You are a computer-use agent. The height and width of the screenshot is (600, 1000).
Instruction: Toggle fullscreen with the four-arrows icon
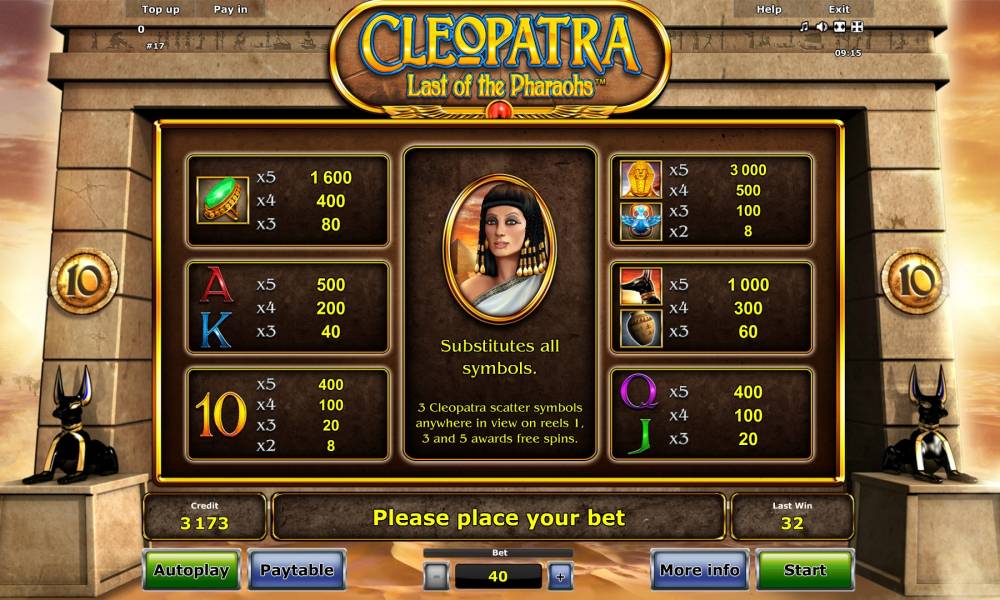tap(857, 27)
